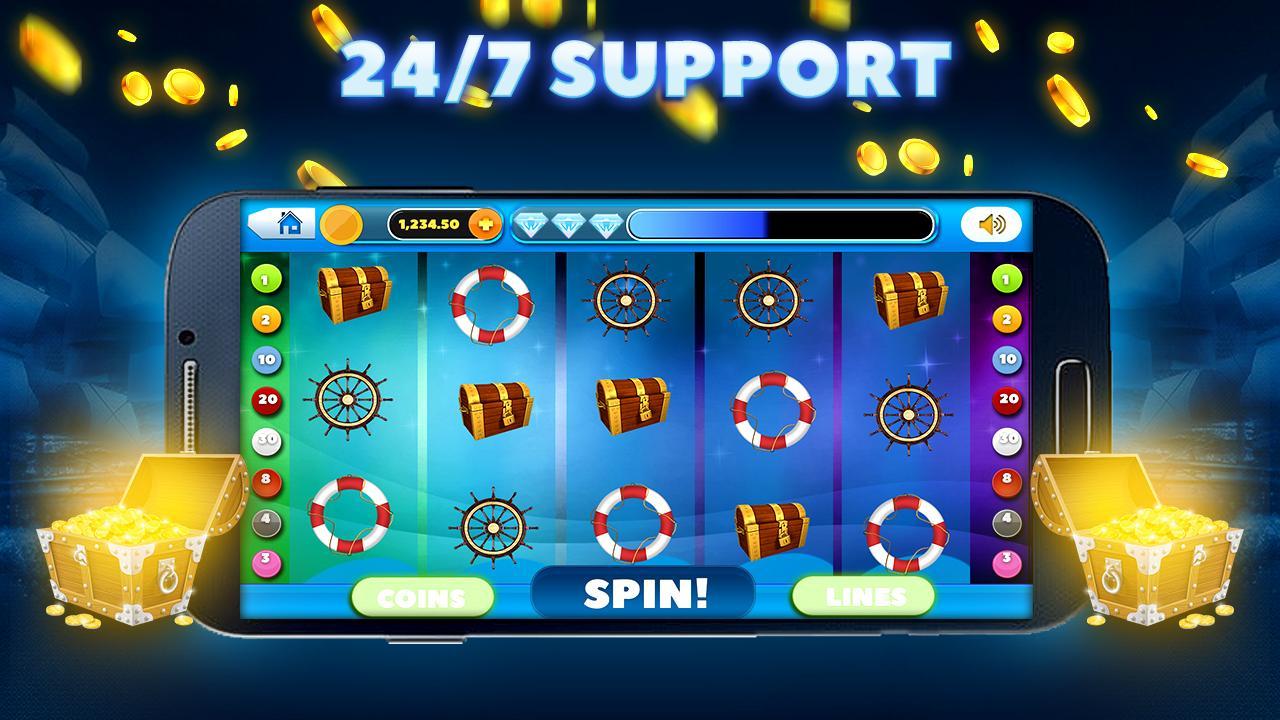Viewport: 1280px width, 720px height.
Task: Click the balance display showing 1,234.50
Action: coord(430,224)
